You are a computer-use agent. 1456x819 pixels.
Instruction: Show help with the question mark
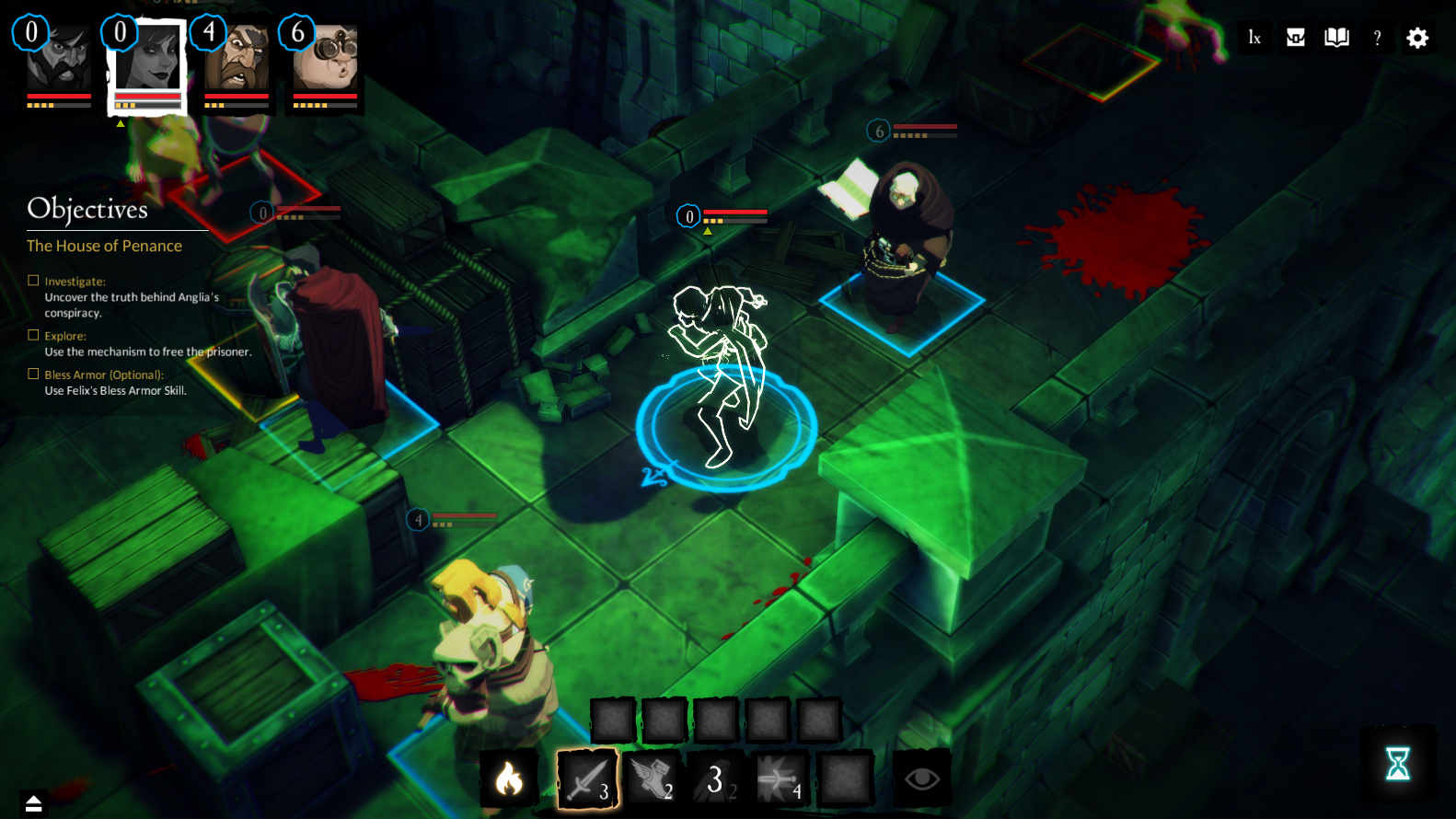1377,38
